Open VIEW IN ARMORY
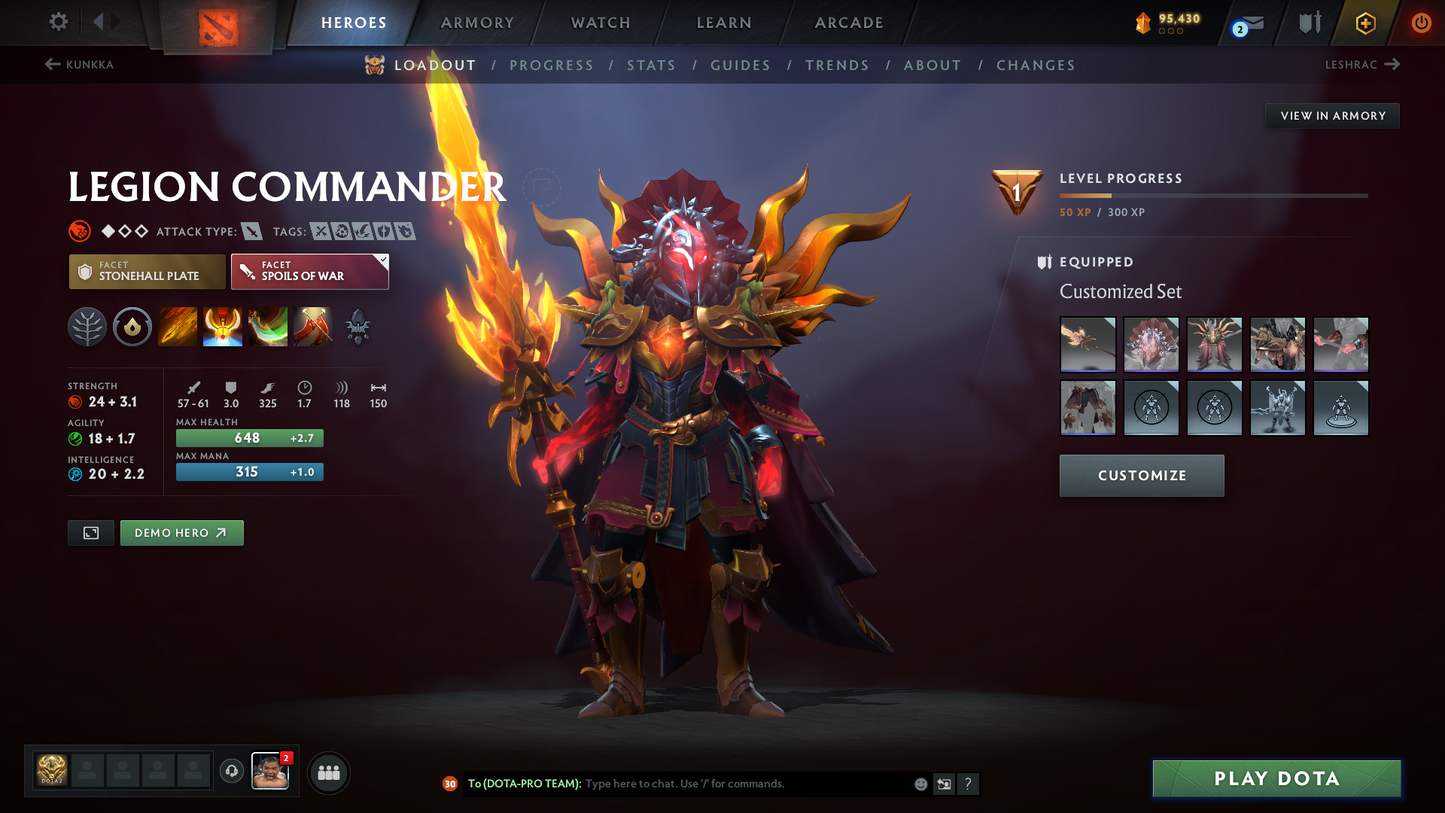 click(1332, 115)
